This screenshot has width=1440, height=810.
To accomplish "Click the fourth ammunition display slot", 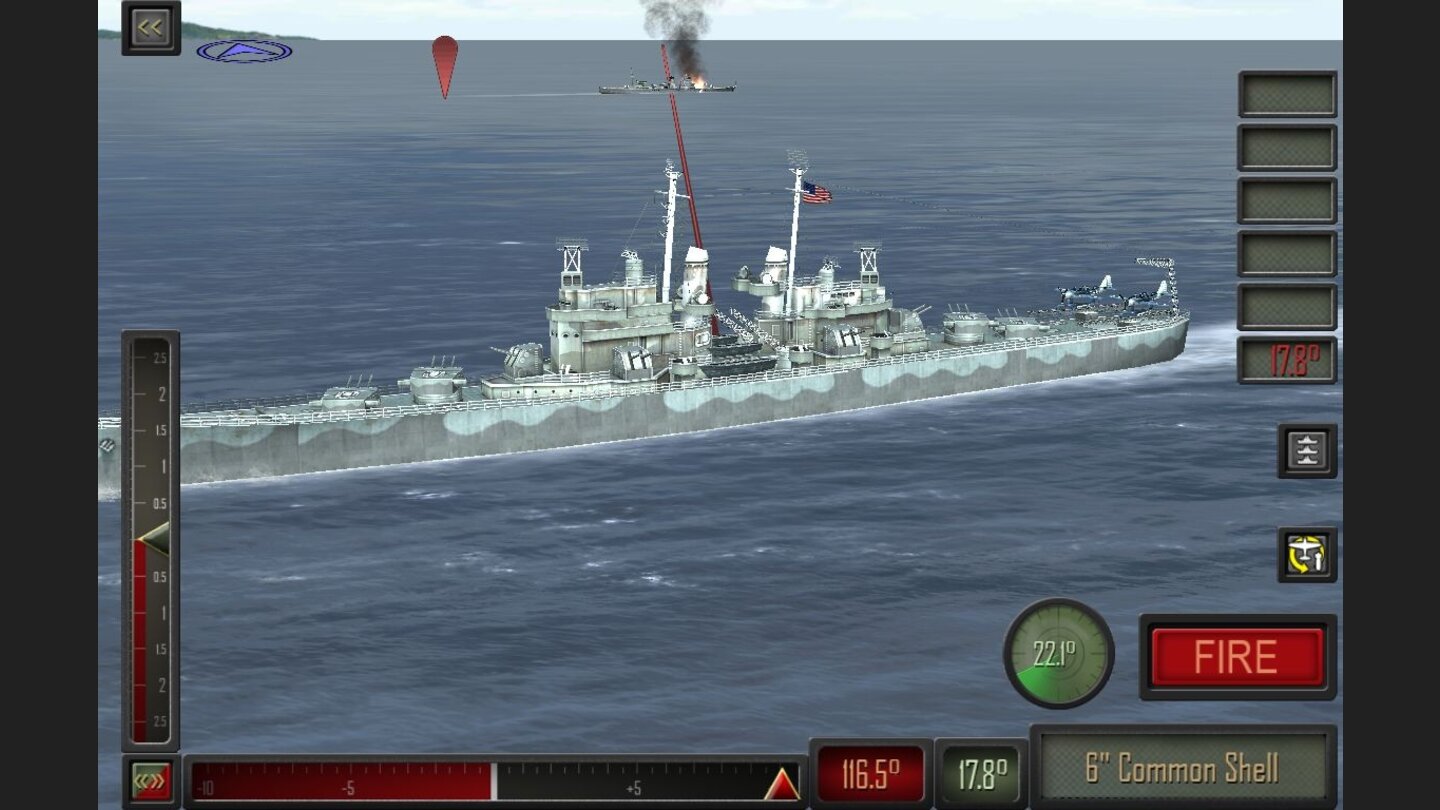I will (x=1289, y=251).
